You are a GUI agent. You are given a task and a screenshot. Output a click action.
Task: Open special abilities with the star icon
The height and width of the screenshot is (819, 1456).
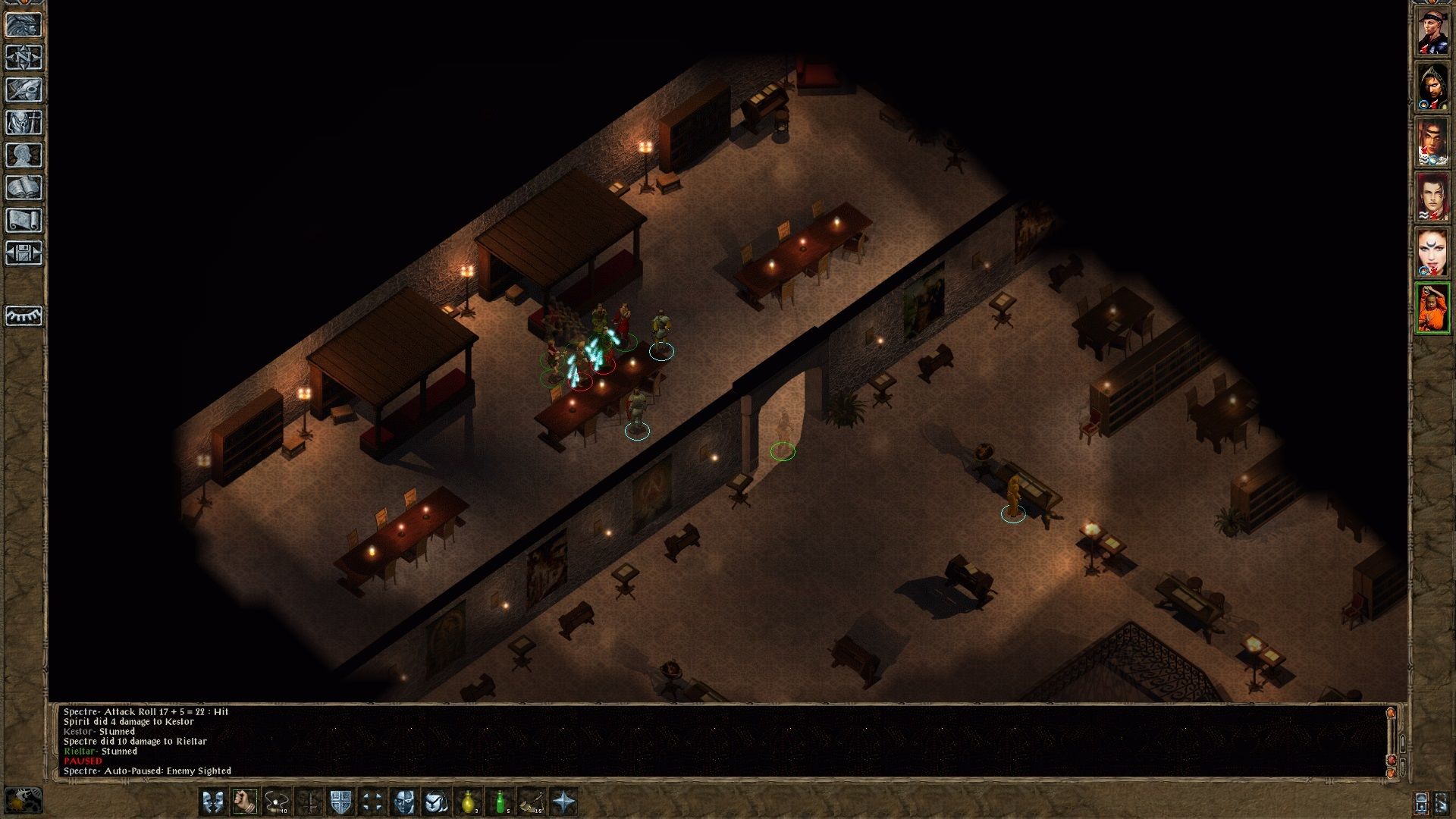564,802
